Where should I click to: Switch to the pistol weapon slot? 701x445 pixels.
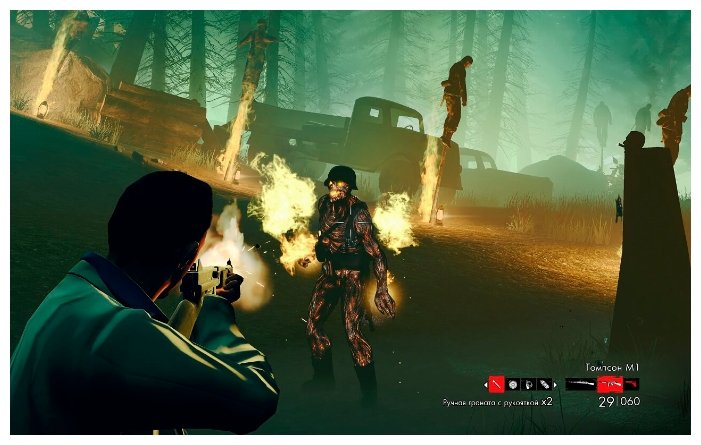(631, 384)
